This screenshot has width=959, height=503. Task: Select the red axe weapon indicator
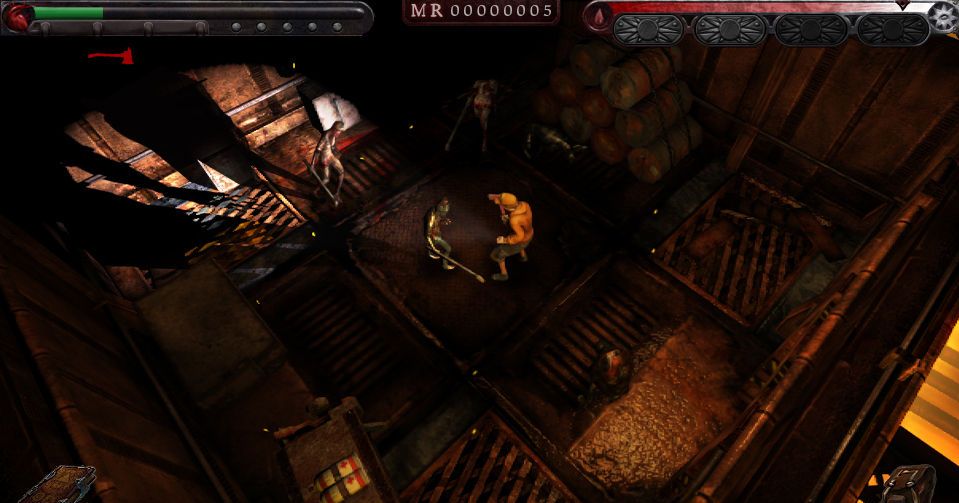pyautogui.click(x=111, y=55)
